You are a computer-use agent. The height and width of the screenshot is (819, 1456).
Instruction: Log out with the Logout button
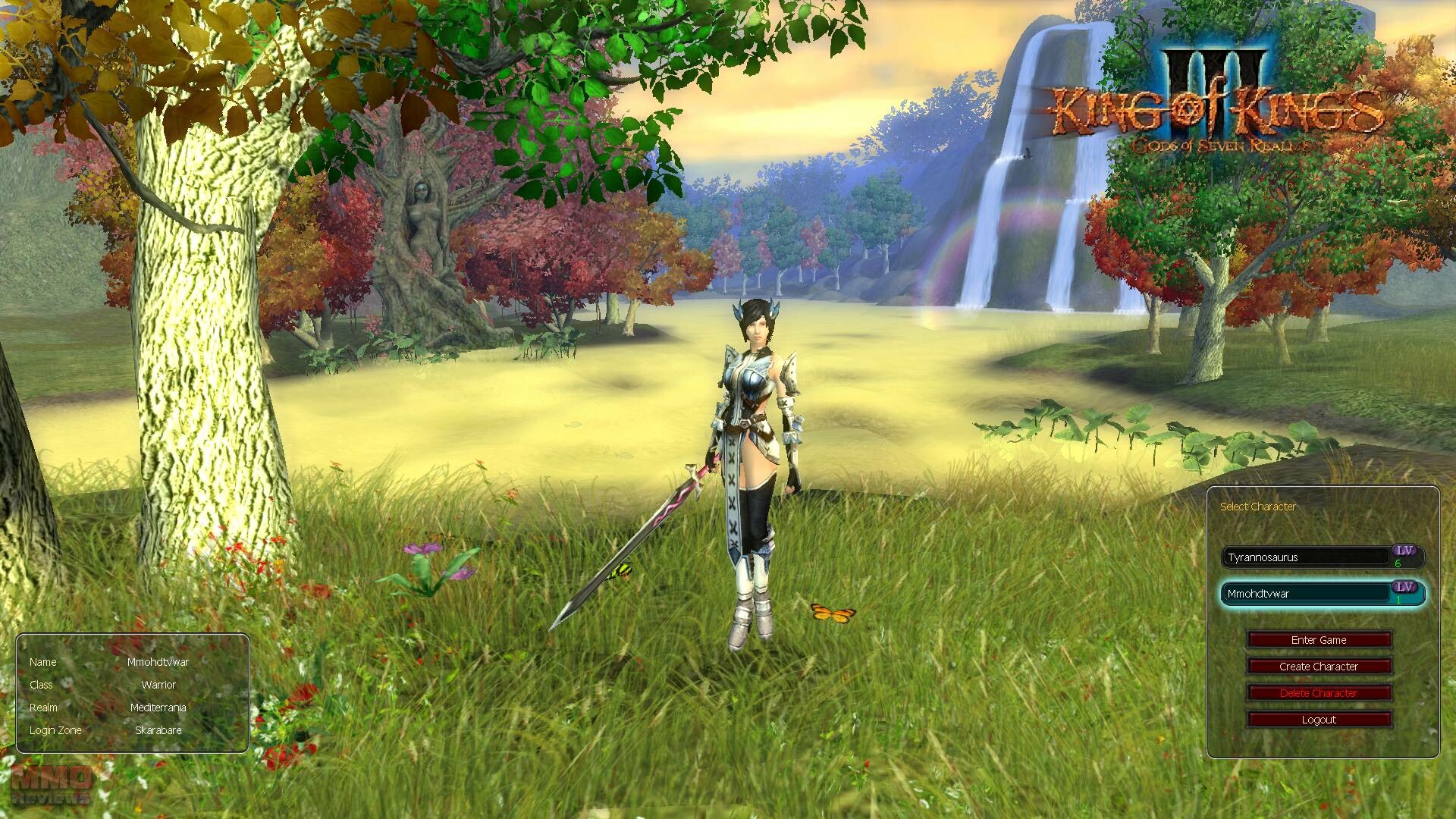pyautogui.click(x=1319, y=720)
